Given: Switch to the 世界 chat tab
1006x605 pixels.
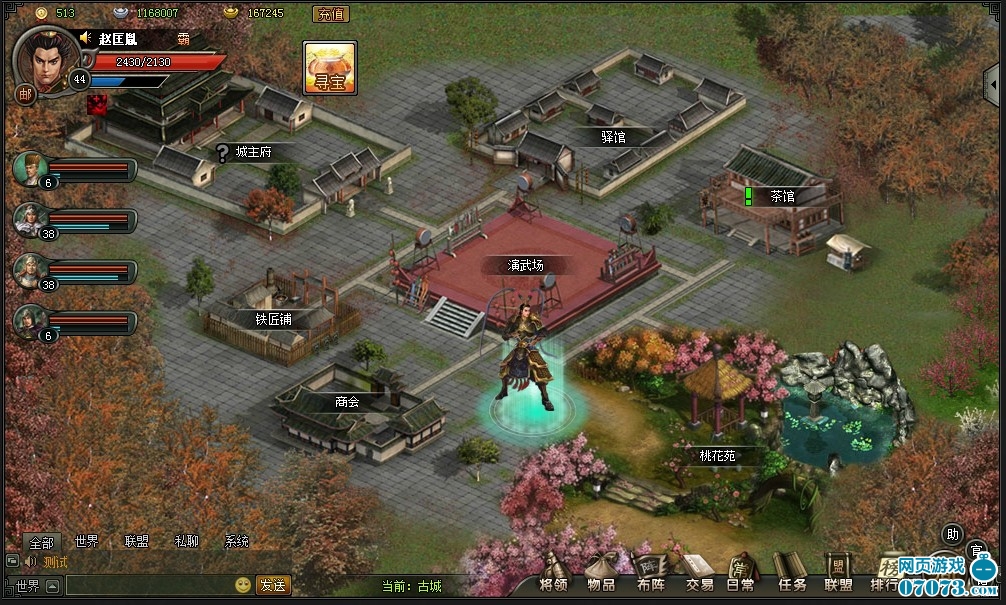Looking at the screenshot, I should click(86, 542).
